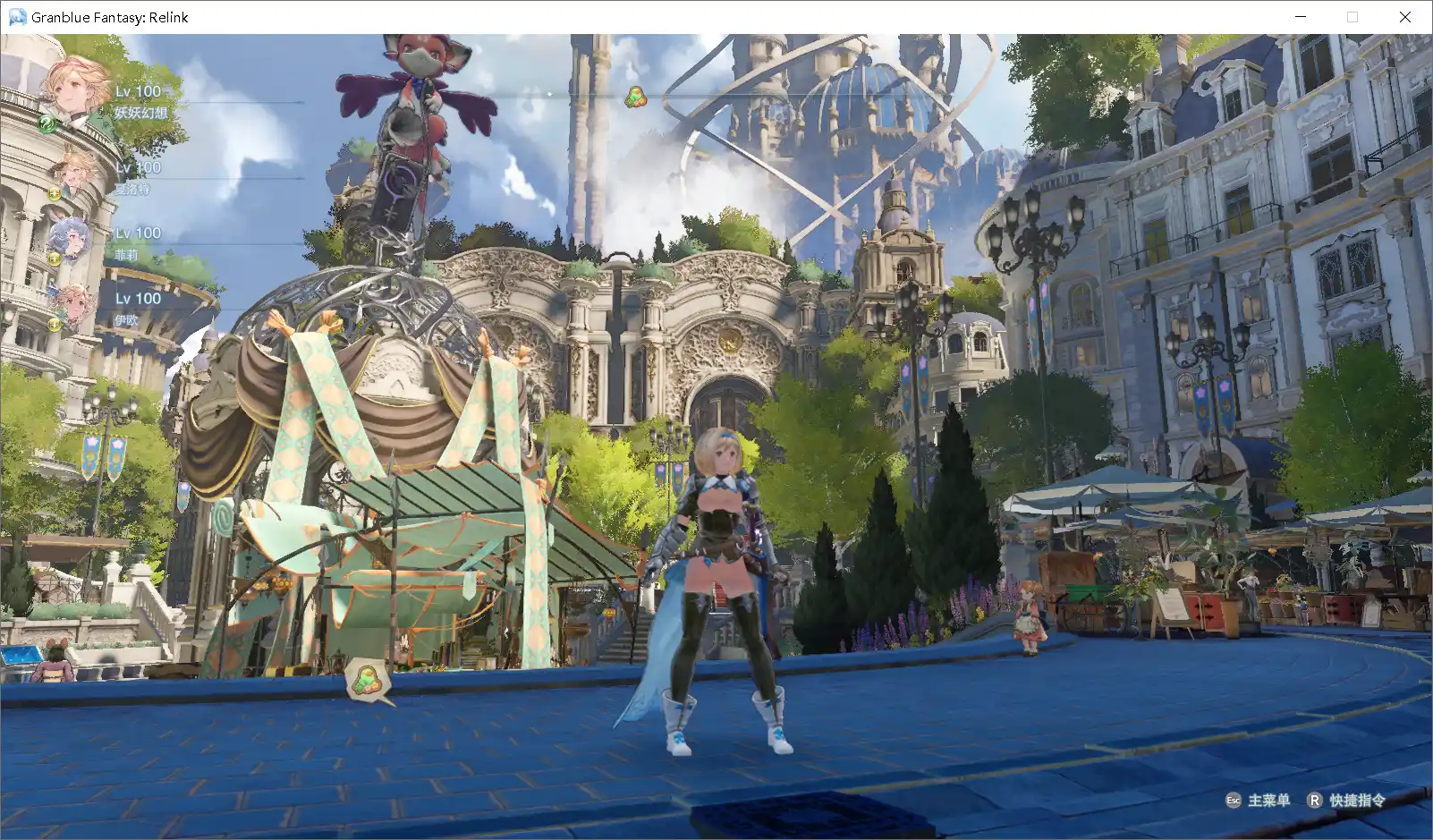The height and width of the screenshot is (840, 1433).
Task: Click the yellow badge beside 伊欧's portrait
Action: pos(55,324)
